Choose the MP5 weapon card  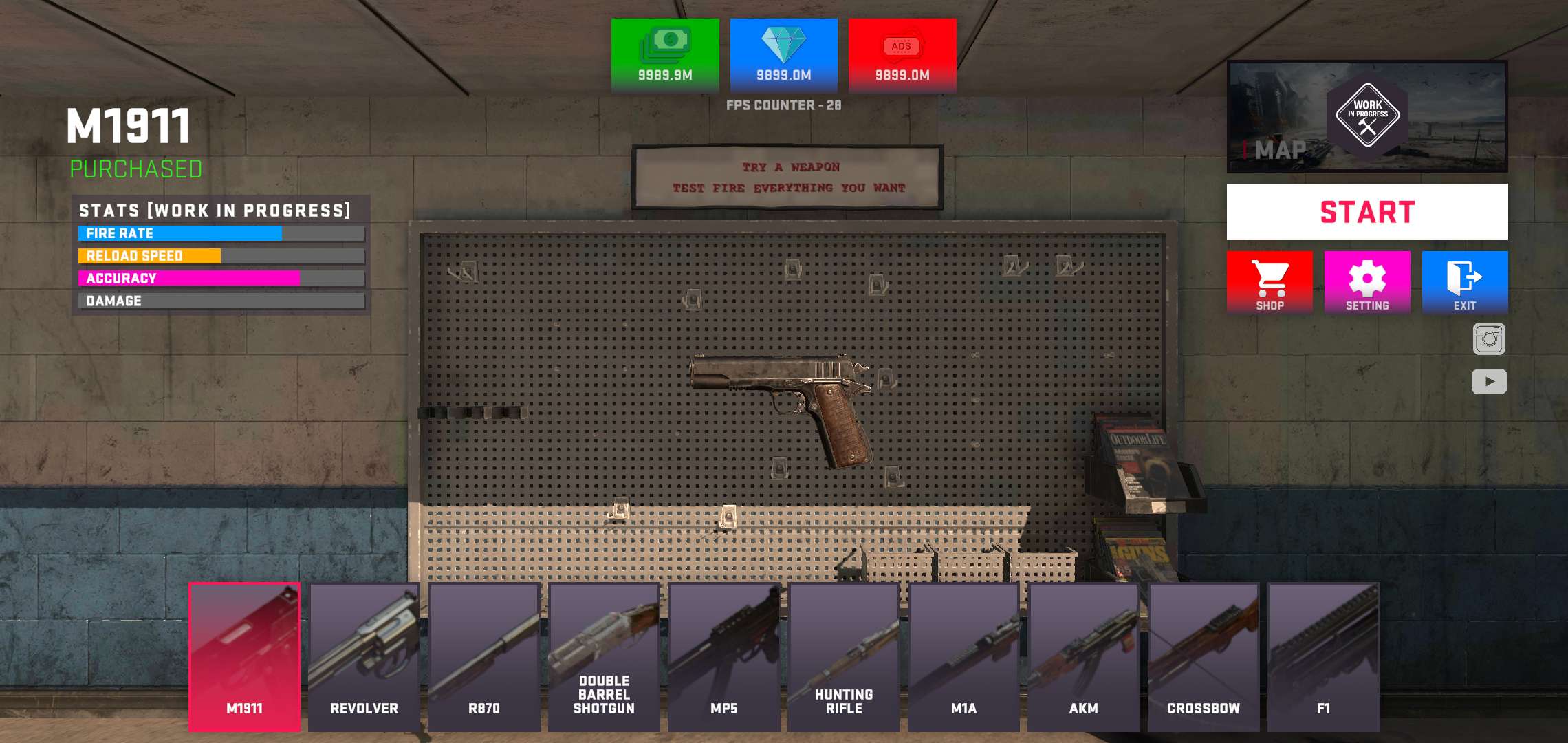724,657
